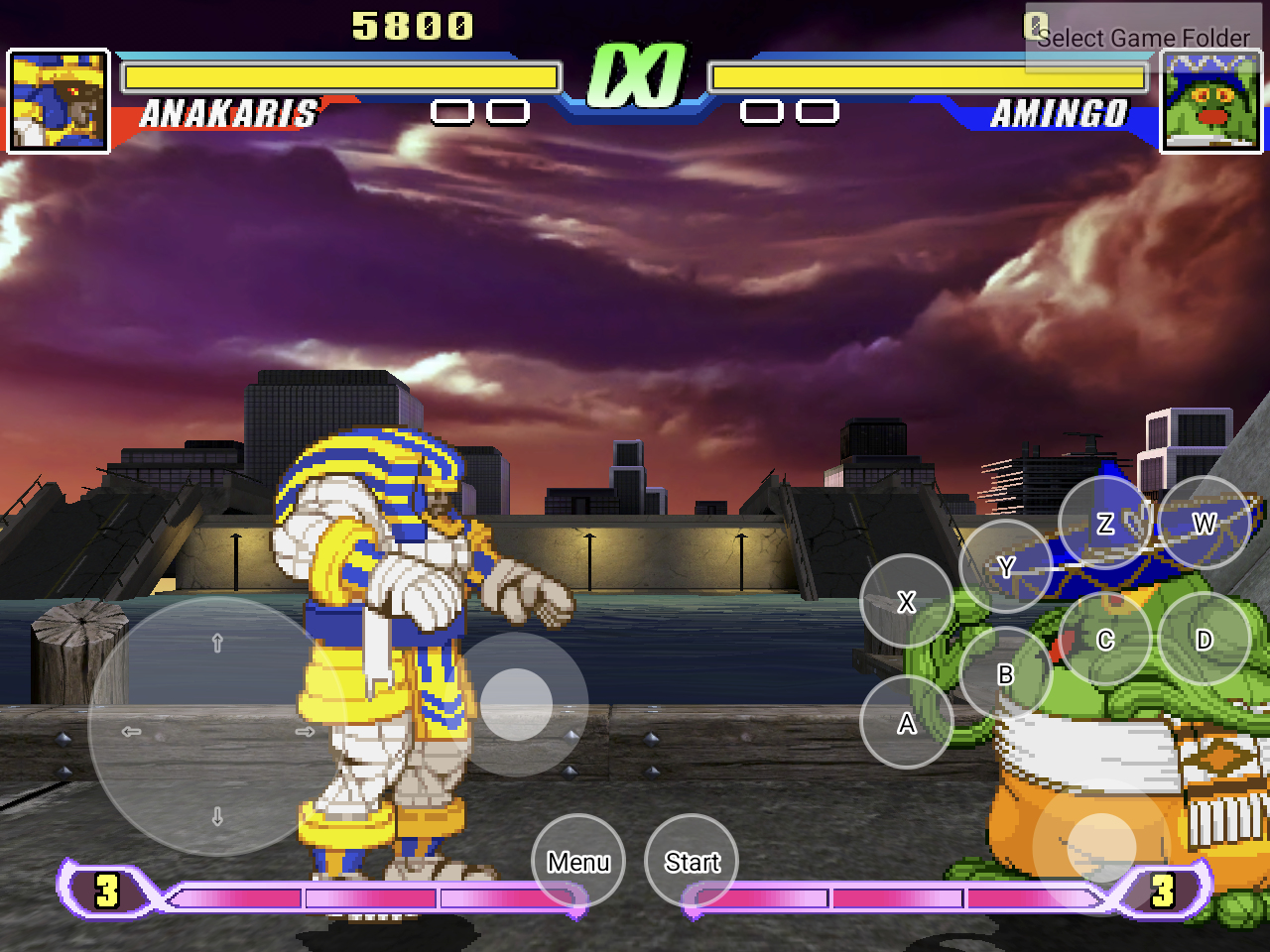Tap the up arrow on the d-pad
This screenshot has height=952, width=1270.
(x=217, y=644)
